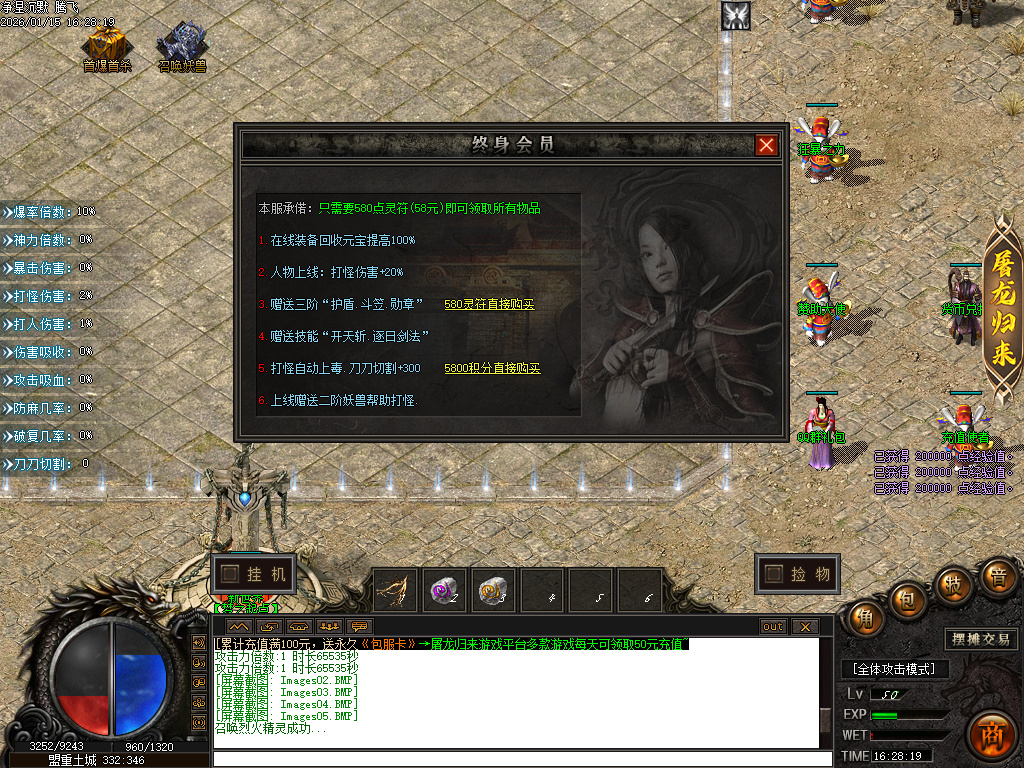Open the 屠龙归来 vertical banner
This screenshot has width=1024, height=768.
coord(1002,310)
